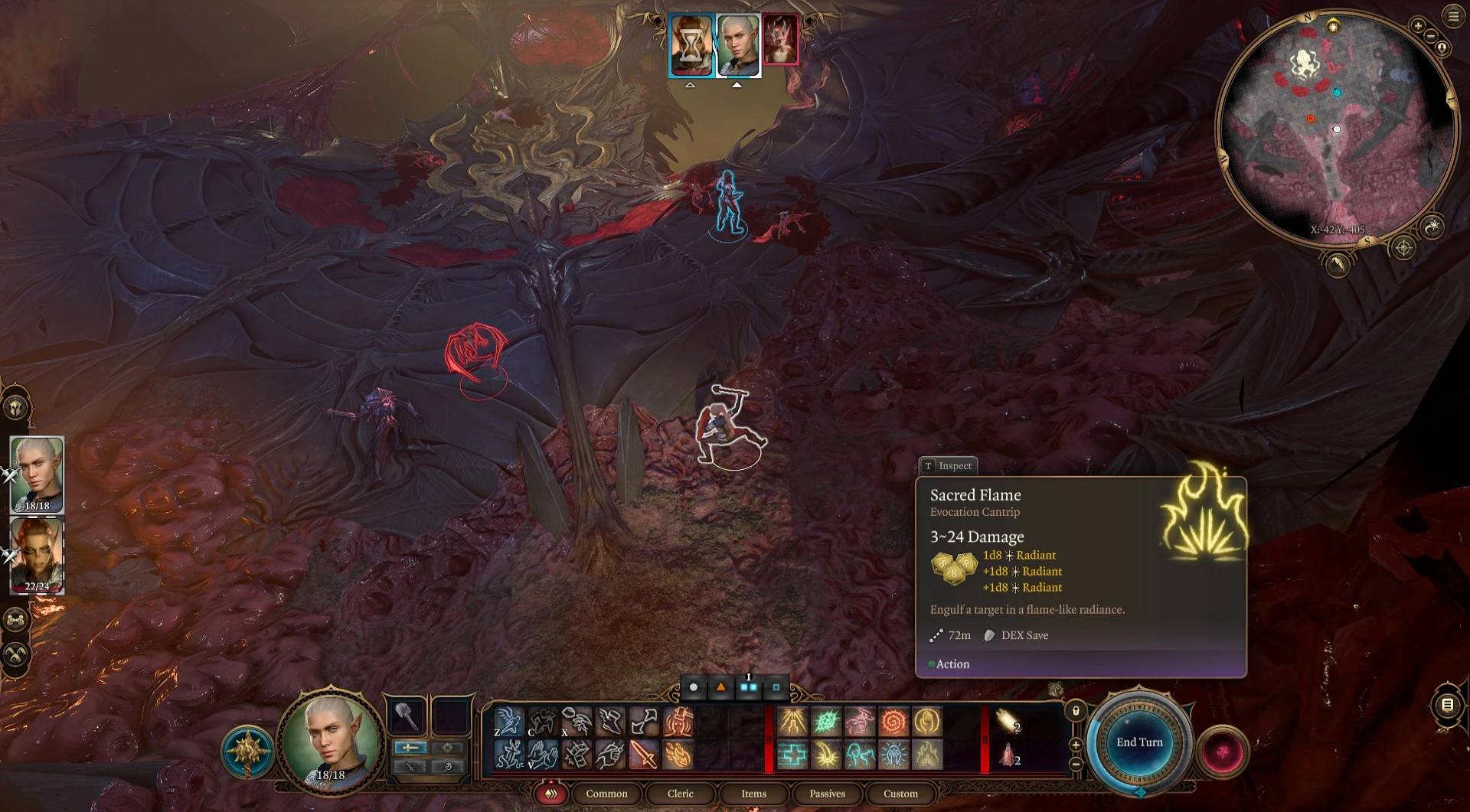Open the combat log scroll button
Screen dimensions: 1470x812
pos(1447,705)
